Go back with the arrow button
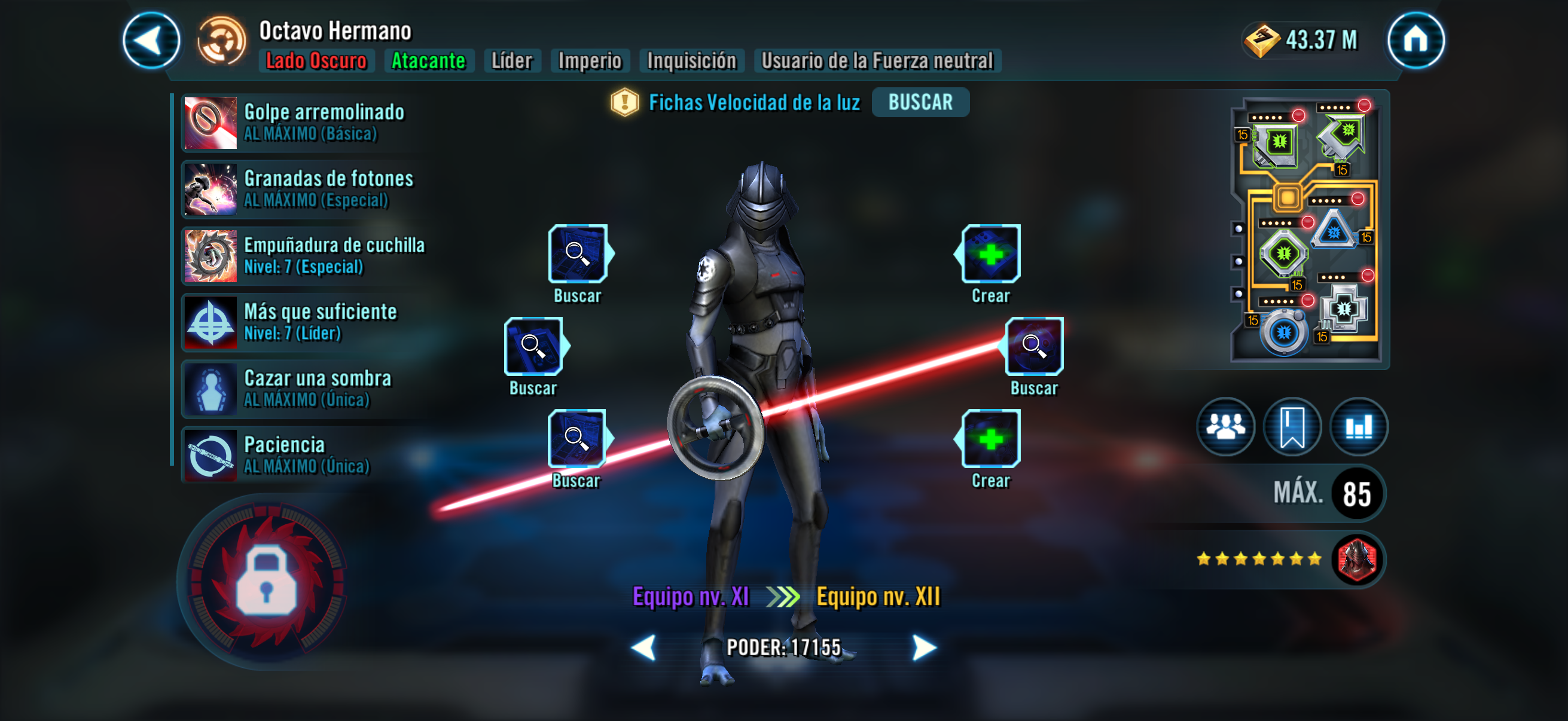This screenshot has height=721, width=1568. point(151,40)
